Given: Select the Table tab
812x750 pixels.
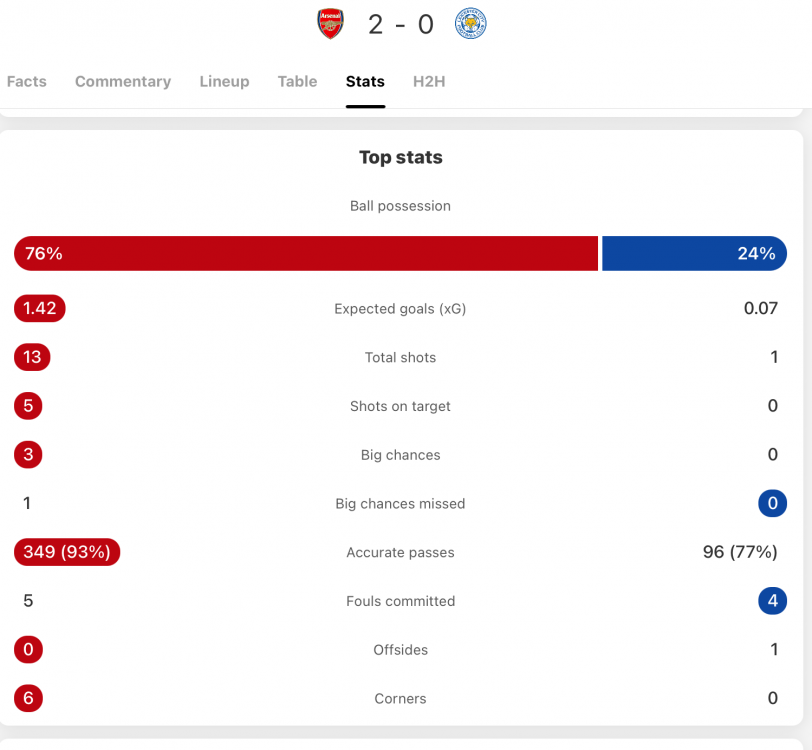Looking at the screenshot, I should [x=297, y=82].
